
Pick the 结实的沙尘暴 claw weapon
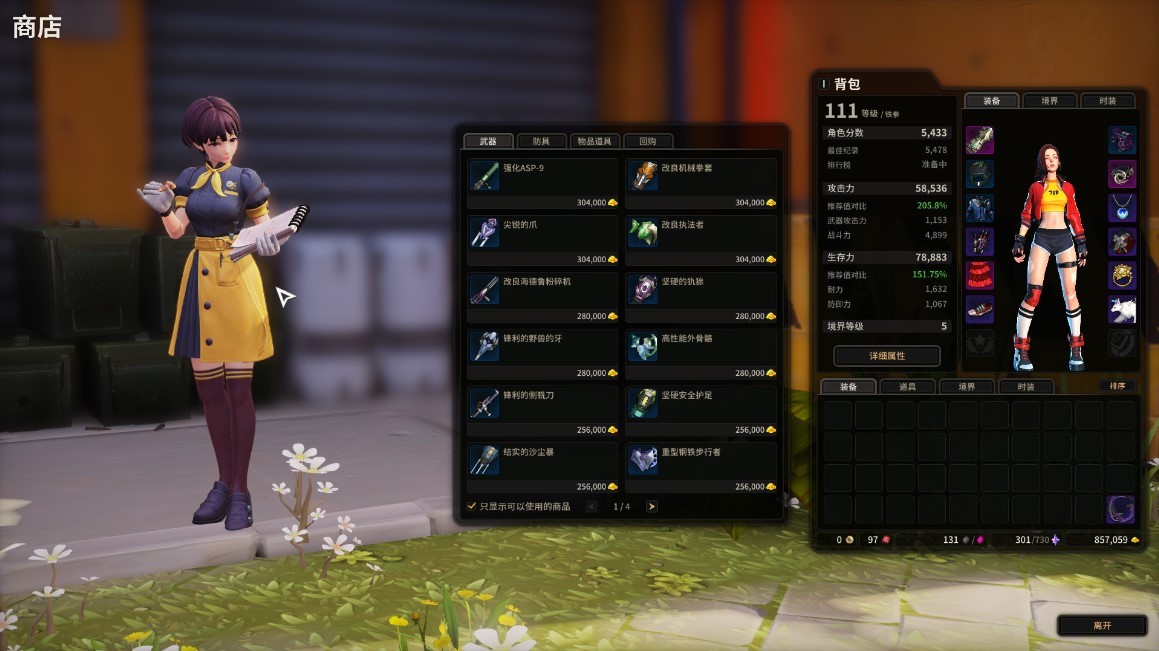tap(543, 469)
